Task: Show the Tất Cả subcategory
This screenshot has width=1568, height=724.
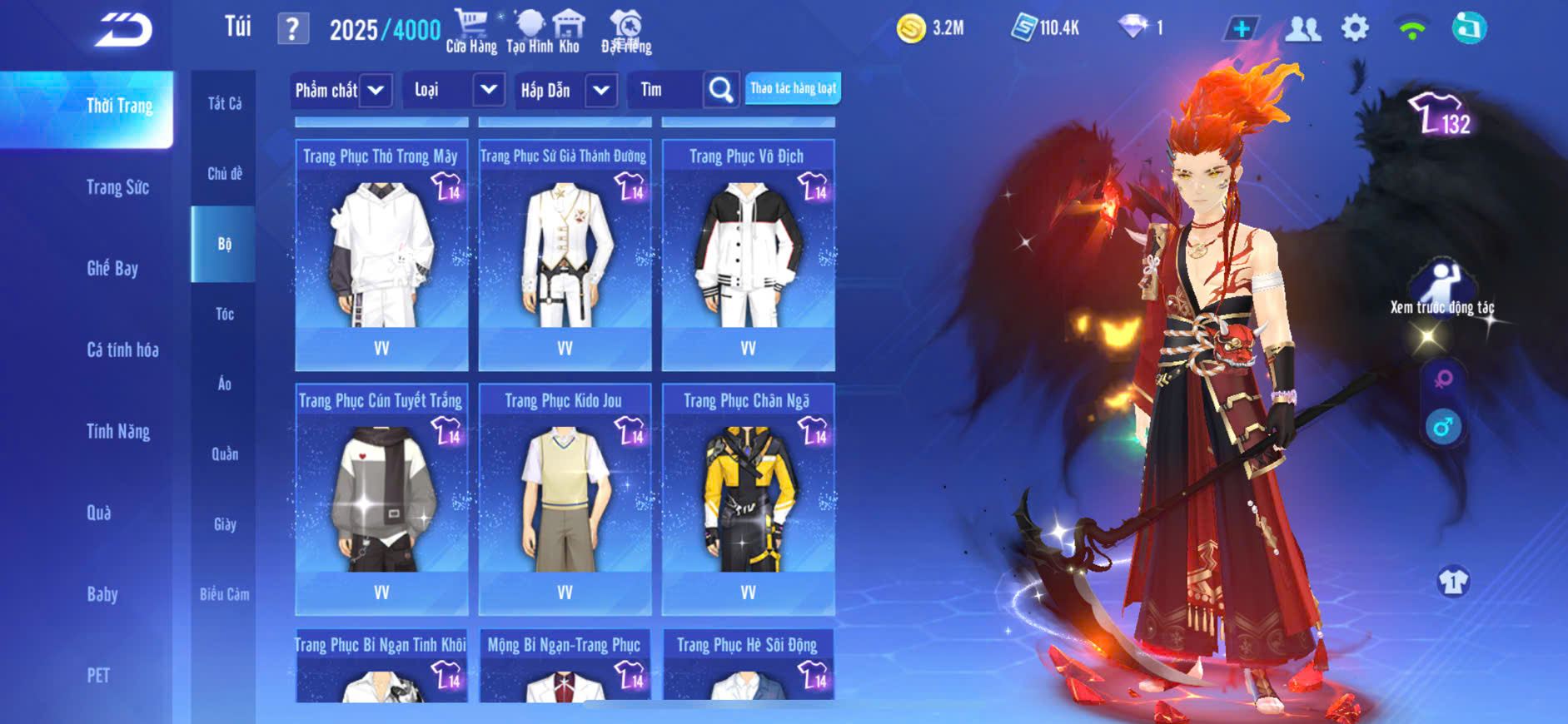Action: click(x=225, y=103)
